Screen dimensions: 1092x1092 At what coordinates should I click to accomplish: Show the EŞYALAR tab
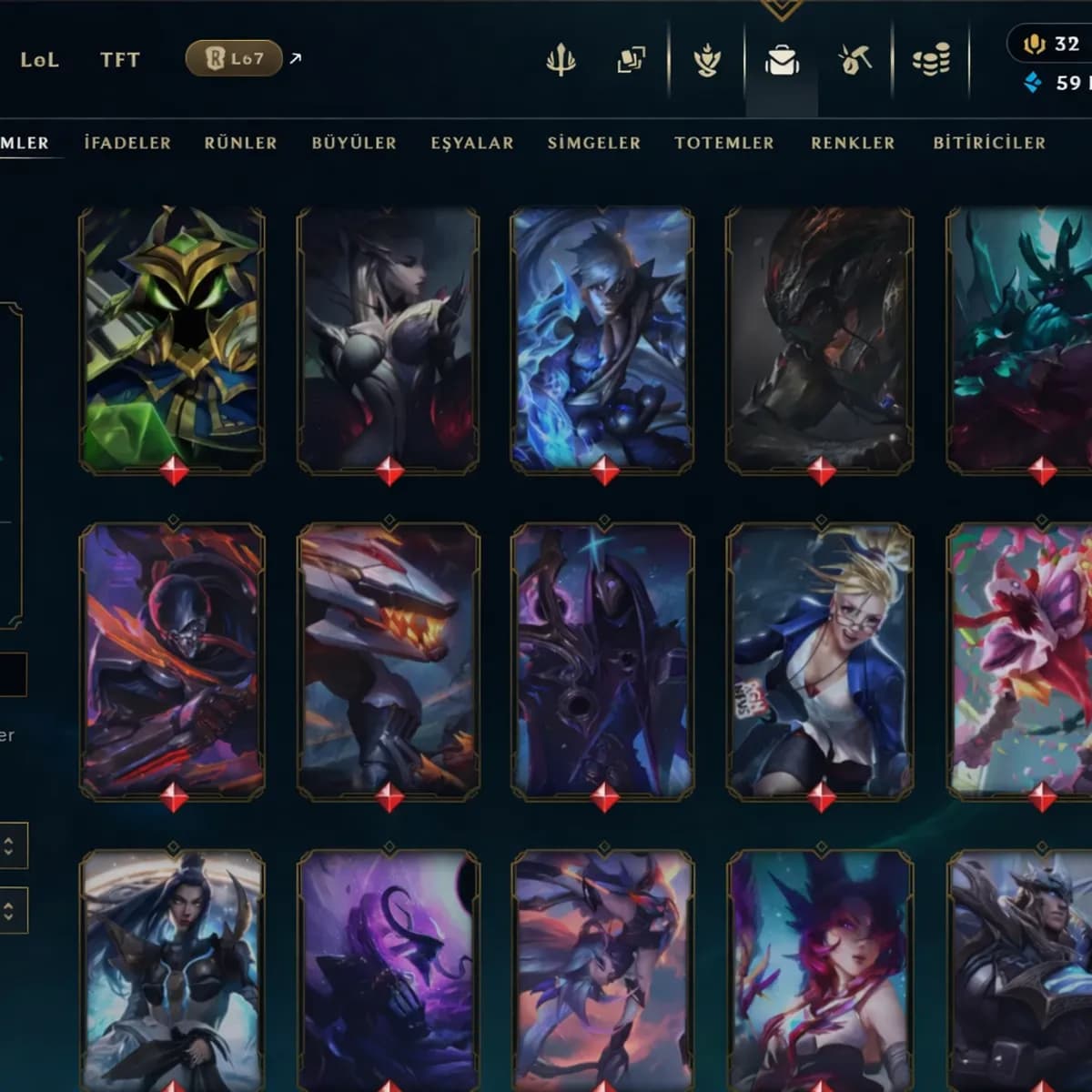(x=472, y=143)
